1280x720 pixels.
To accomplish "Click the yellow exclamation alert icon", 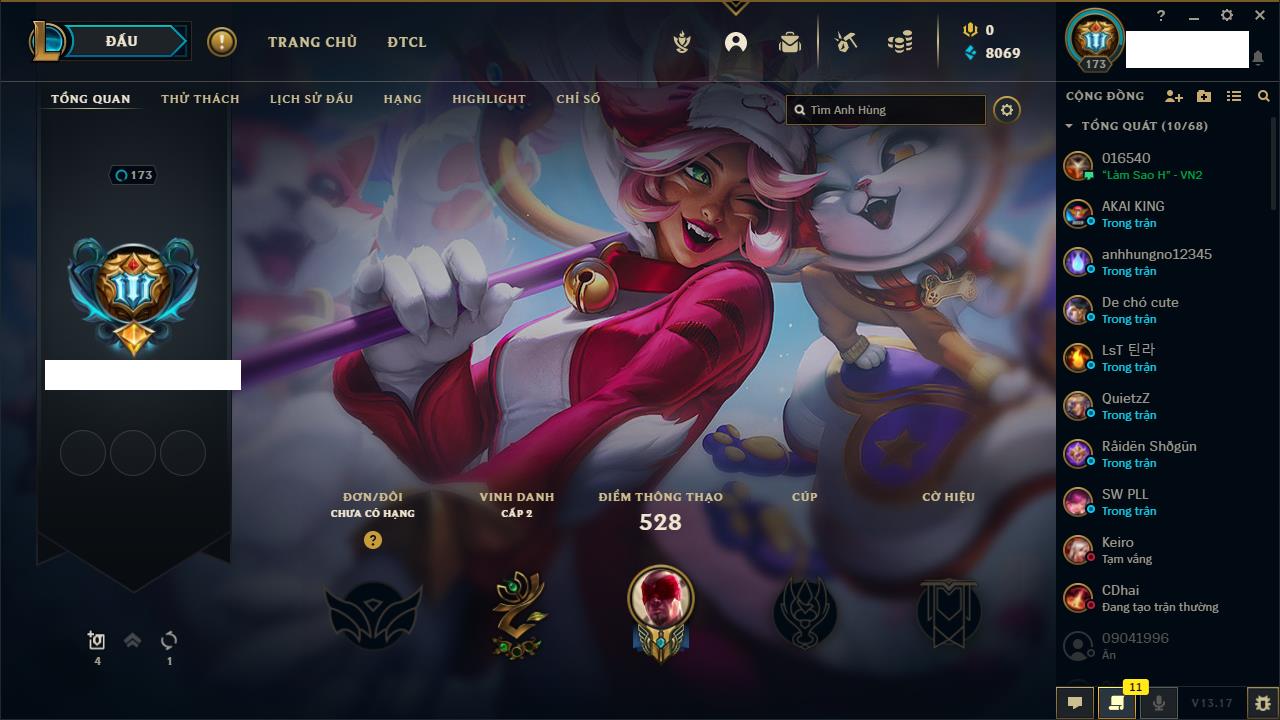I will click(222, 42).
